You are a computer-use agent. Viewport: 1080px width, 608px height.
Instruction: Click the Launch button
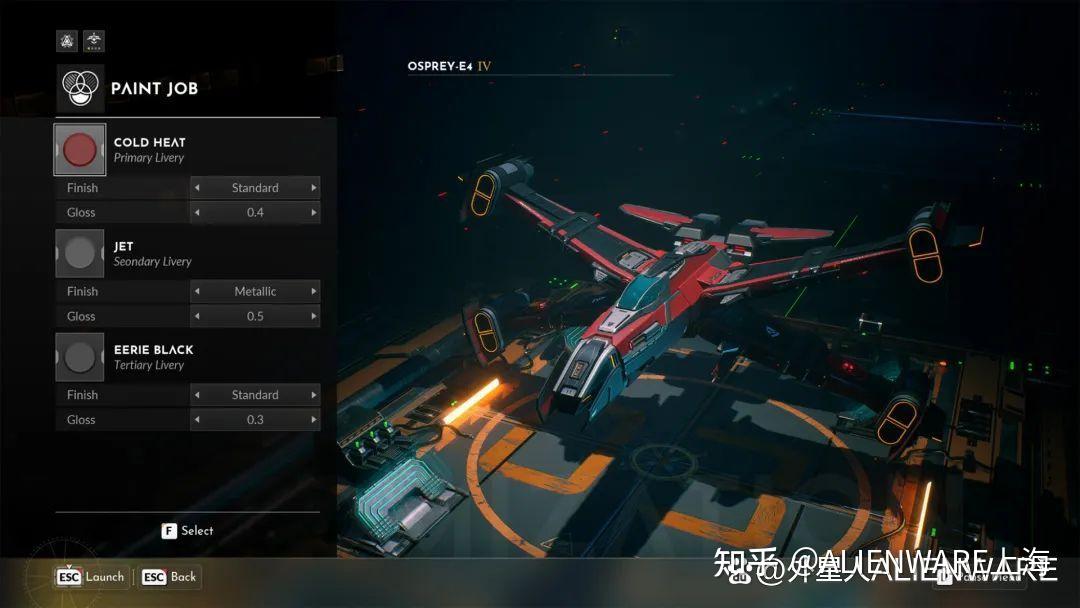point(91,577)
